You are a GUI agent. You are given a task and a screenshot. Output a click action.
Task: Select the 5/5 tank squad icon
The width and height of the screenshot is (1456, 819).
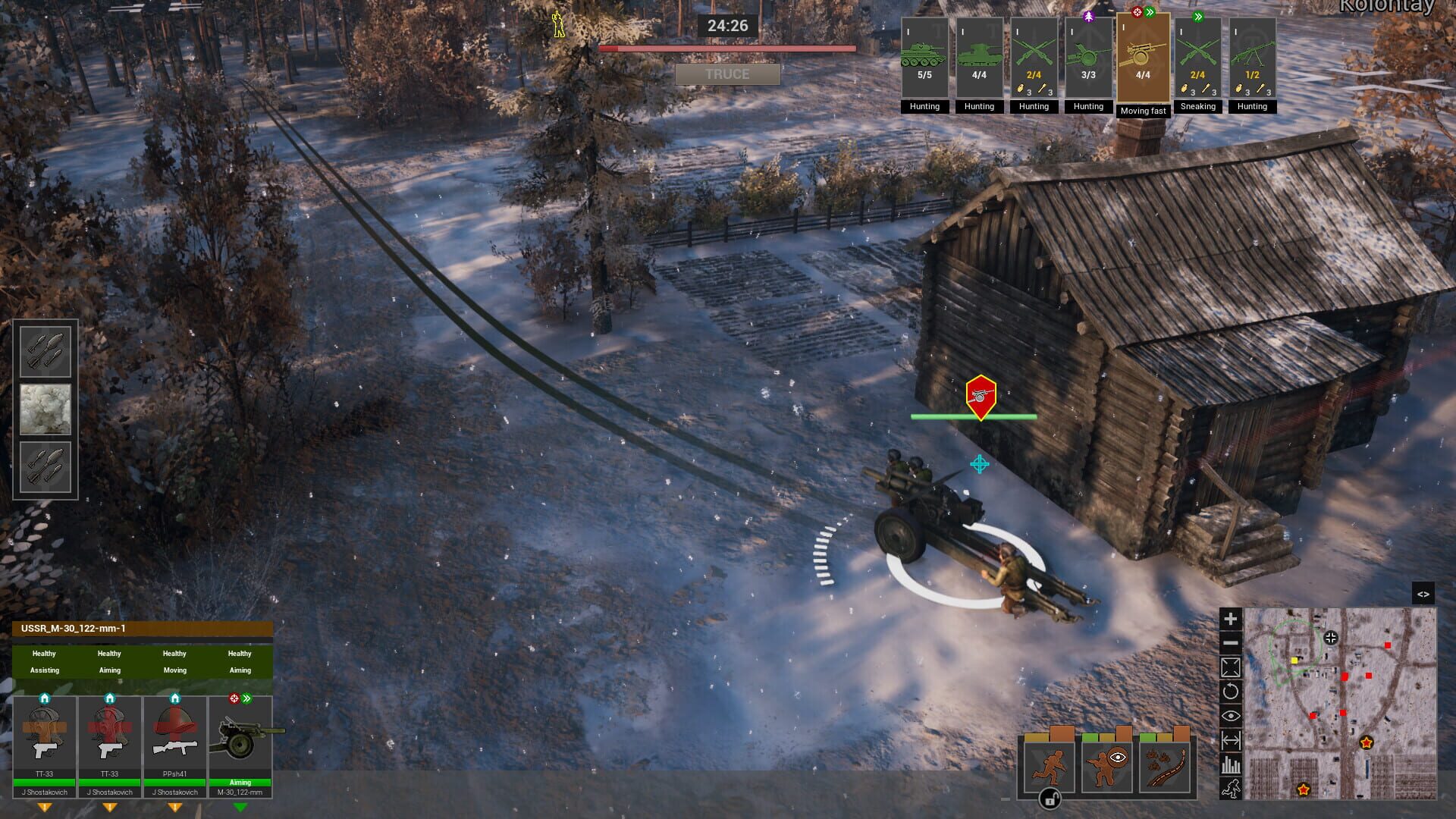click(x=924, y=57)
